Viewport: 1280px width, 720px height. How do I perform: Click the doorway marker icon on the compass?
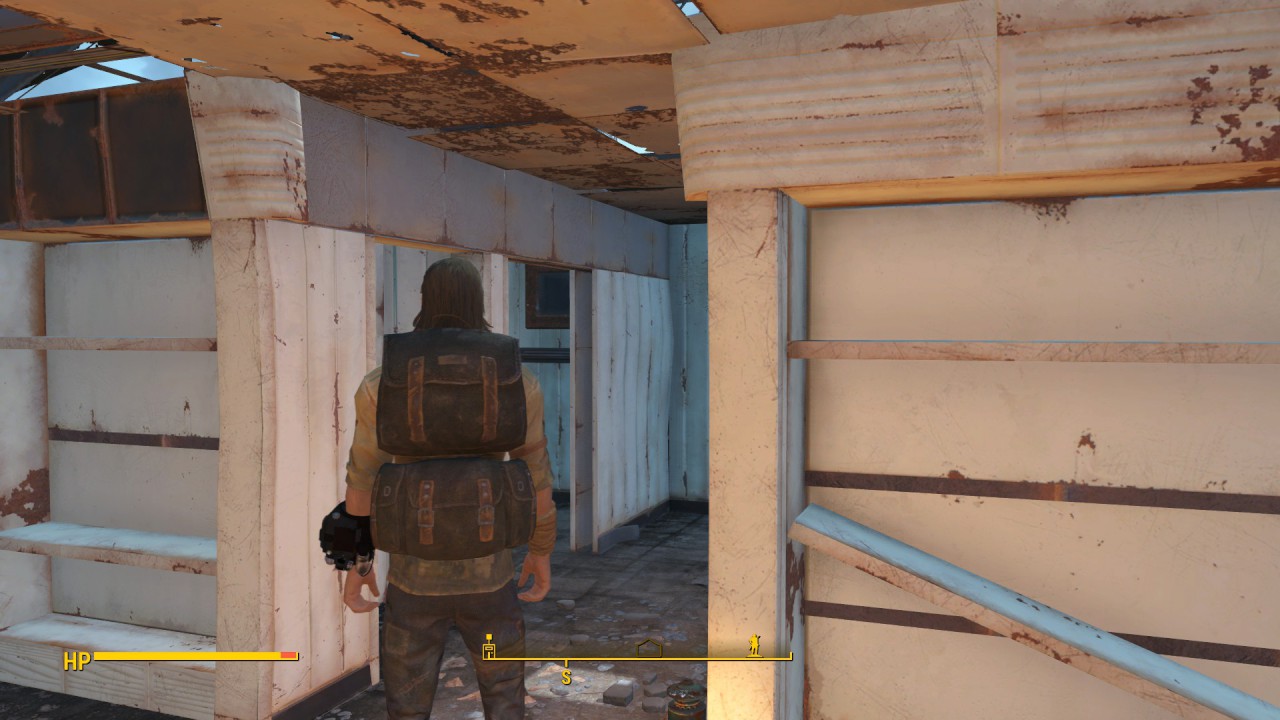point(488,645)
